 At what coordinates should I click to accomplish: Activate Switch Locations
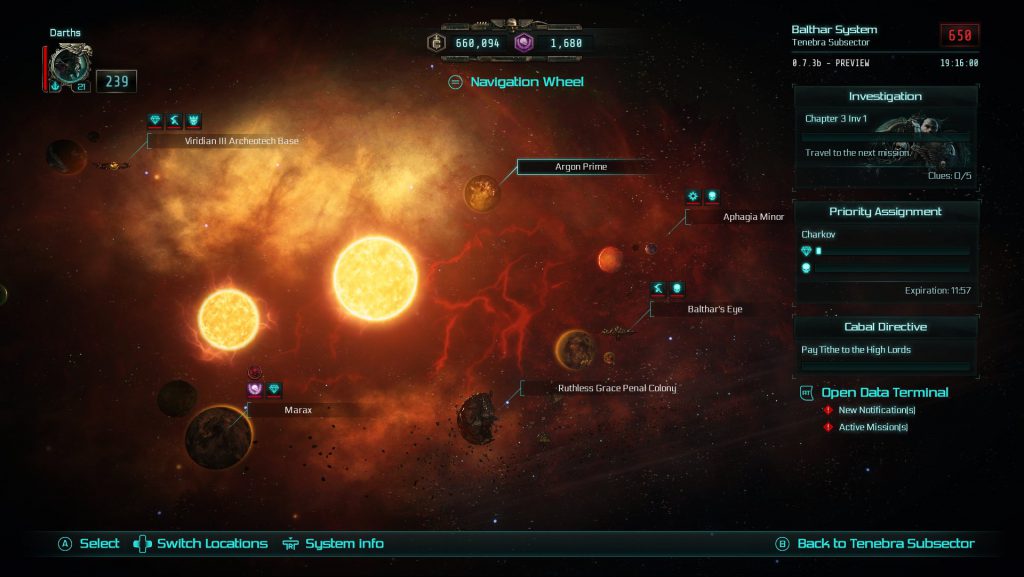coord(211,544)
